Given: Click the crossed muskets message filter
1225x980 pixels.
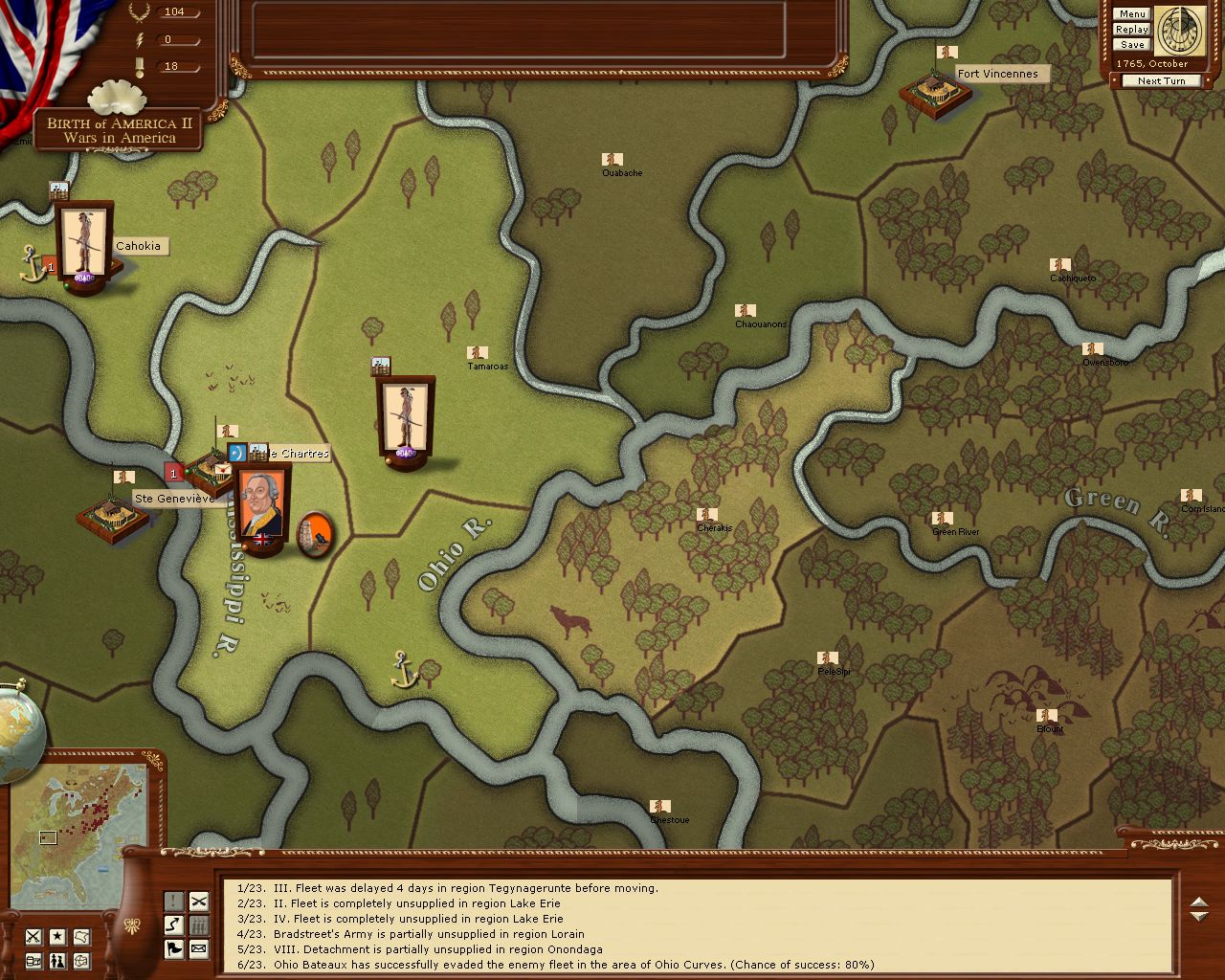Looking at the screenshot, I should click(198, 902).
